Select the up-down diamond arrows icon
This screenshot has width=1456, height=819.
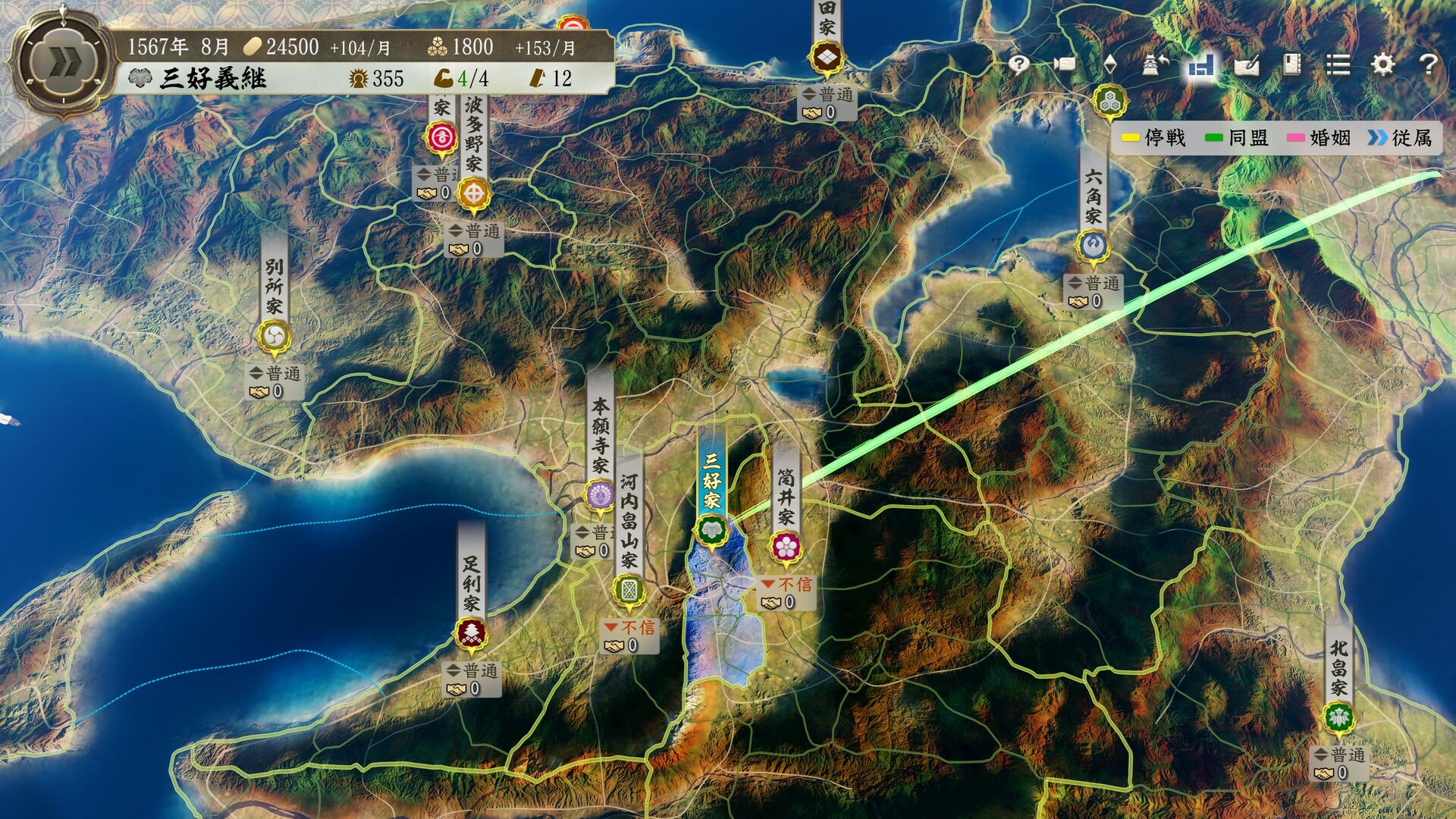1110,64
